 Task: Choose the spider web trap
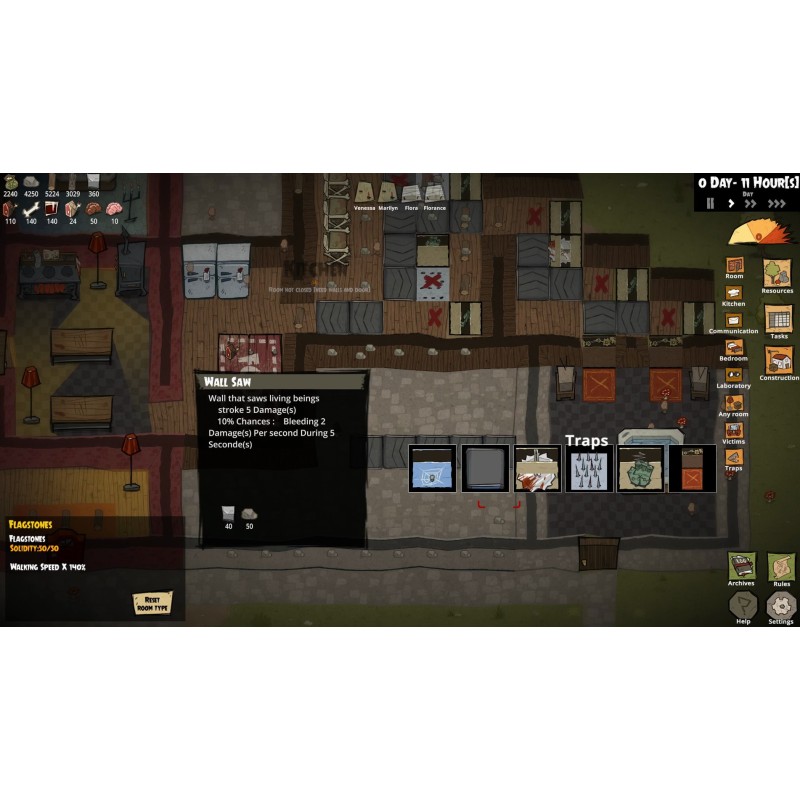pyautogui.click(x=432, y=469)
